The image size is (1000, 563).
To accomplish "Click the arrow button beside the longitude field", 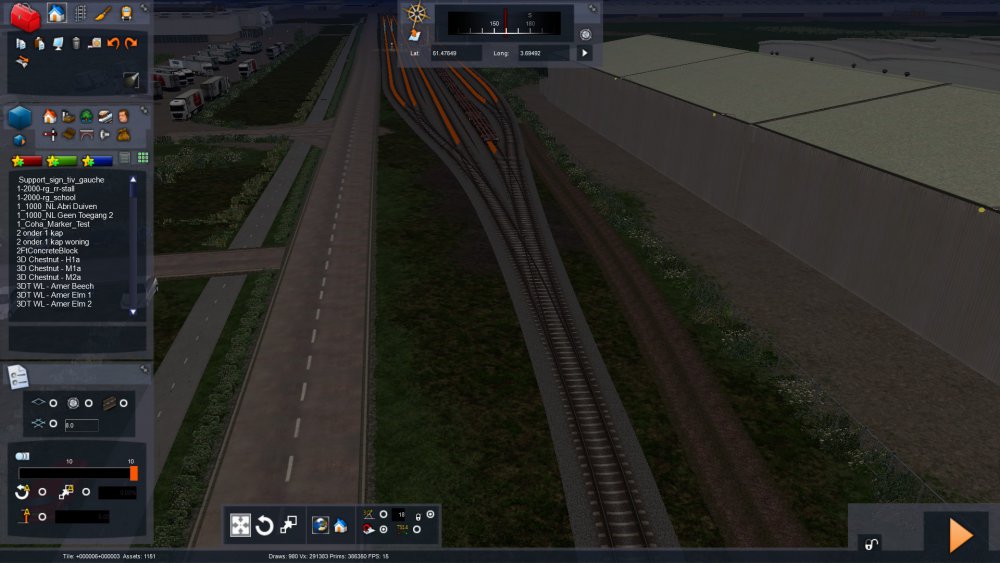I will coord(585,52).
